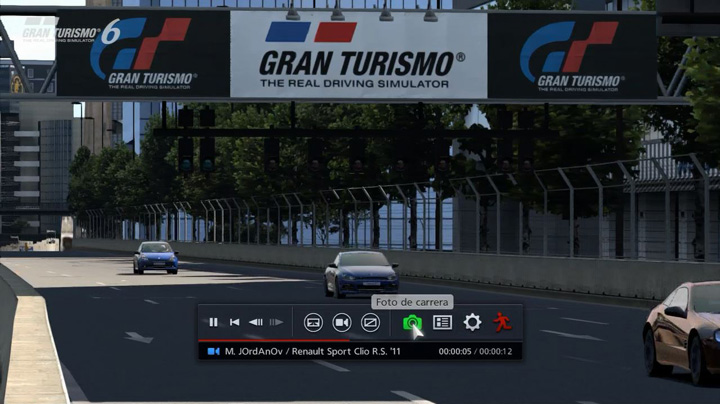Image resolution: width=720 pixels, height=404 pixels.
Task: Select the video camera view button
Action: point(341,322)
